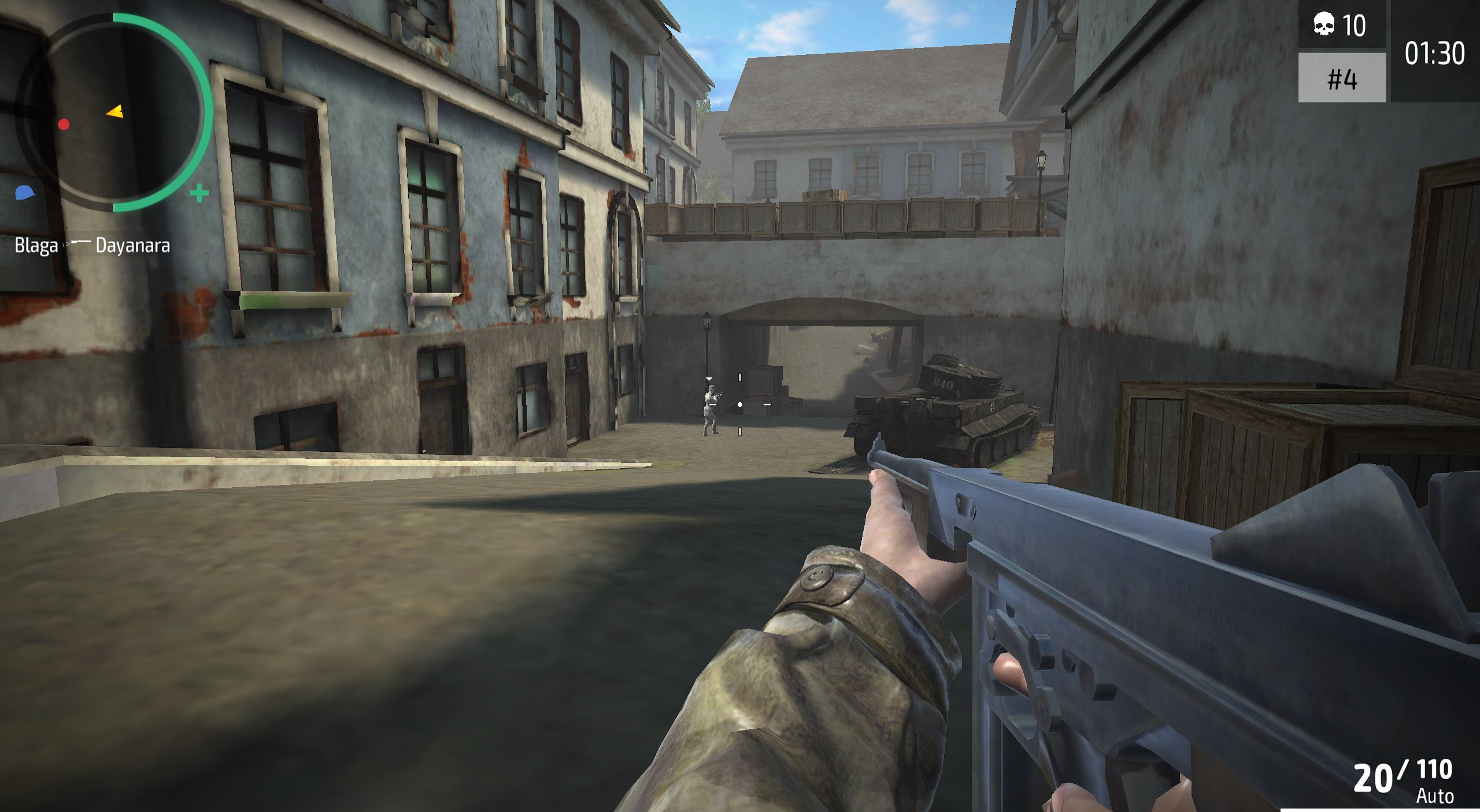
Task: Toggle the kill counter panel
Action: pos(1342,24)
